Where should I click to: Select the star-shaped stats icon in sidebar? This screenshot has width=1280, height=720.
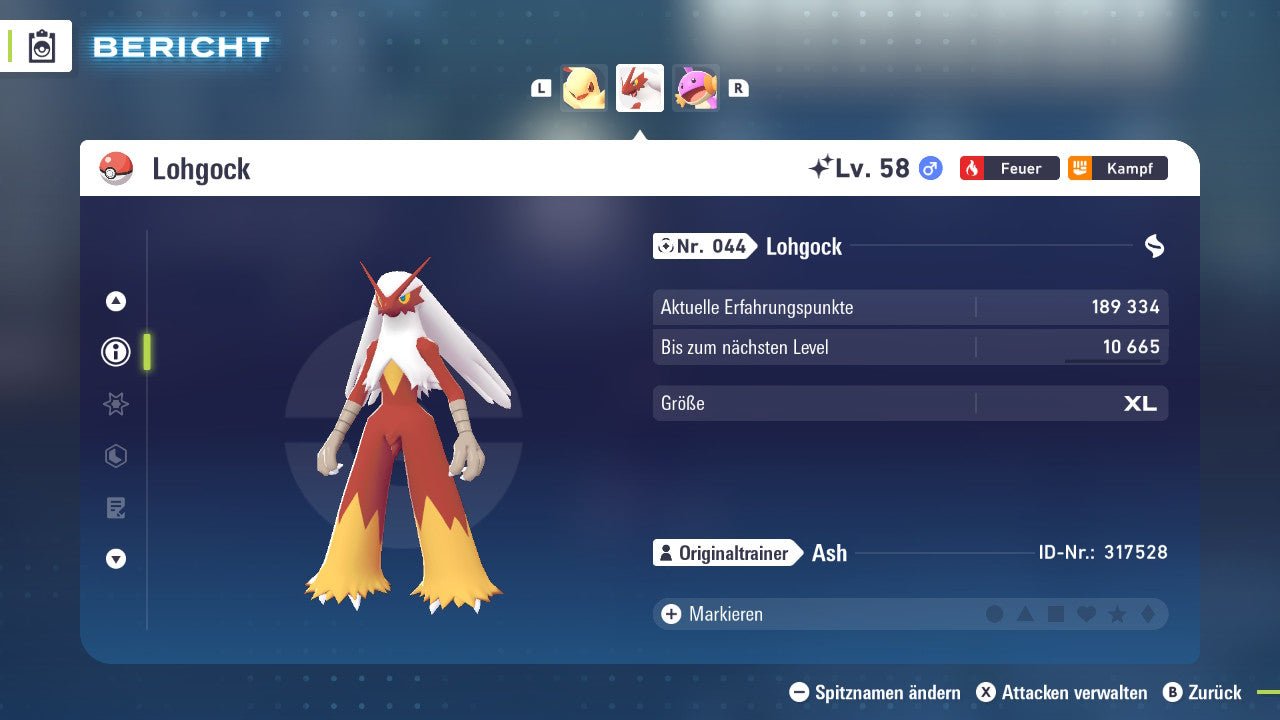[115, 404]
